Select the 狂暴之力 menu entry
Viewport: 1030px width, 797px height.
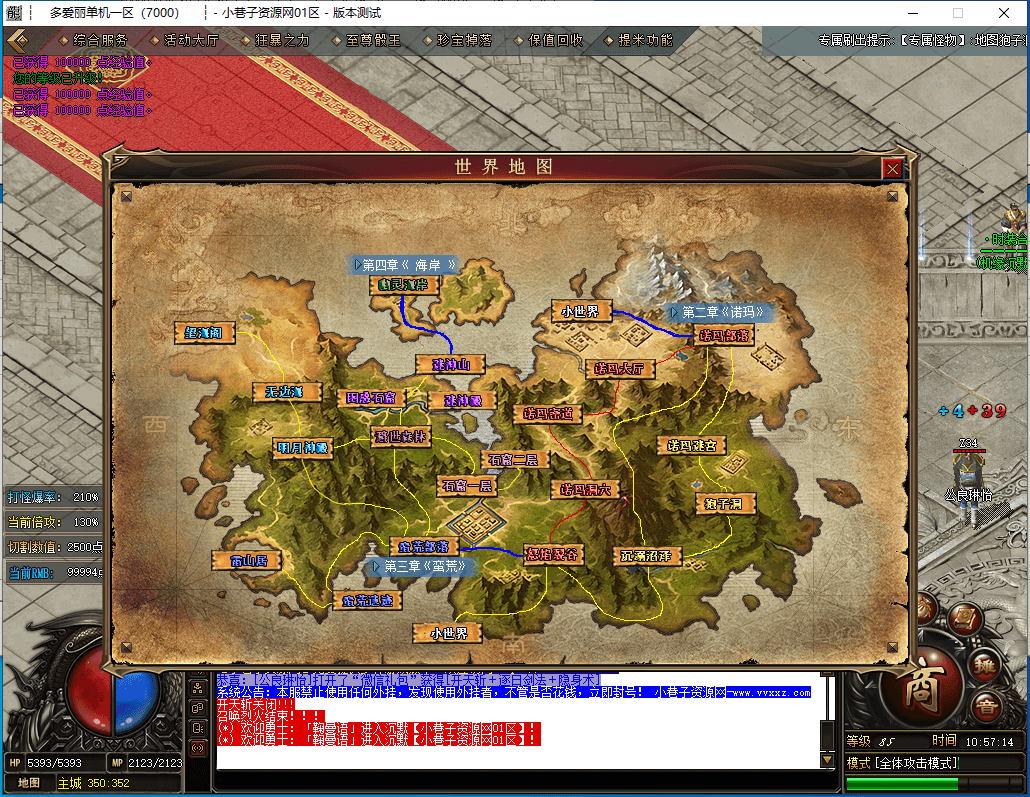[283, 41]
